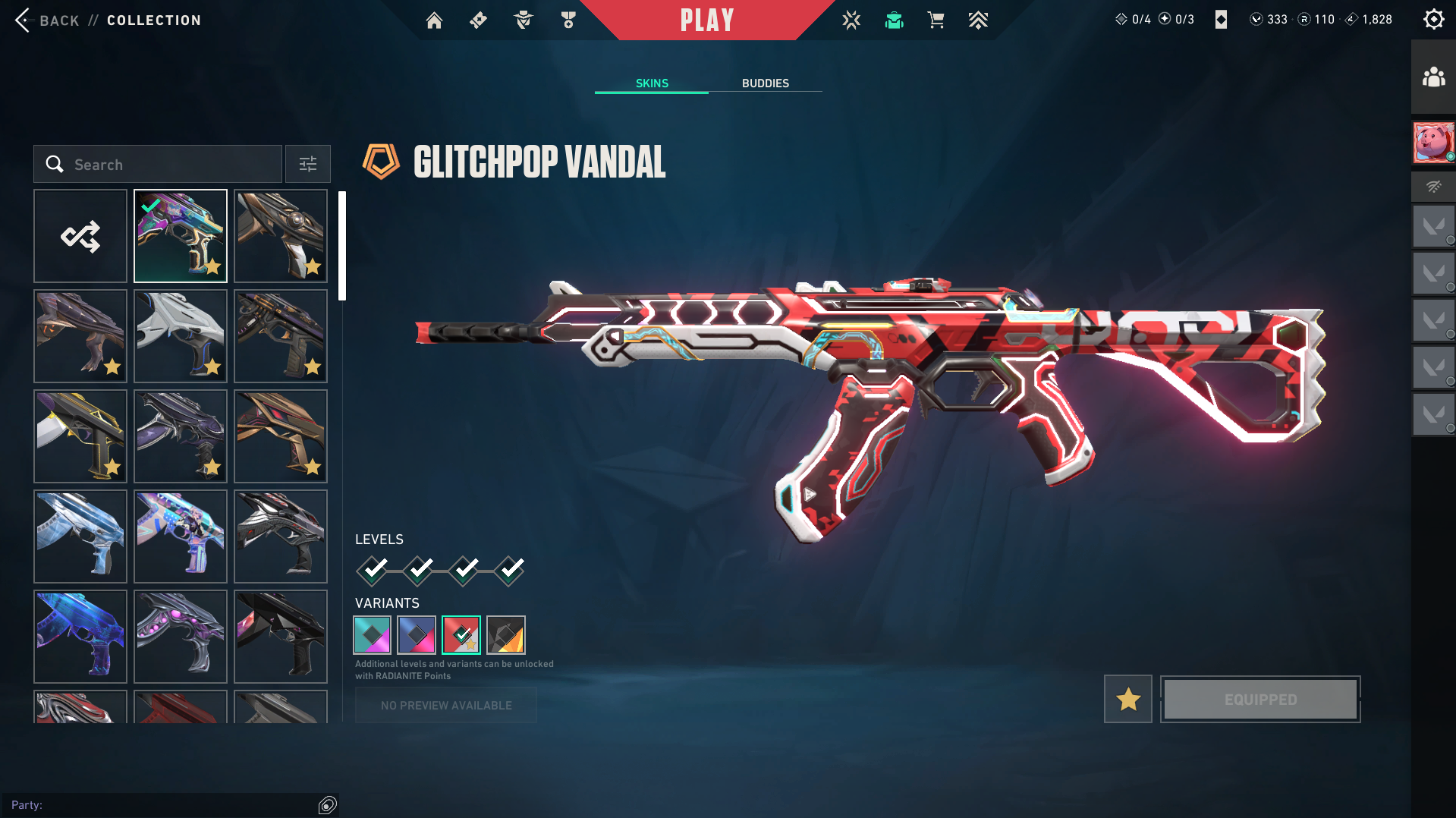Switch to the Buddies tab

click(x=765, y=83)
